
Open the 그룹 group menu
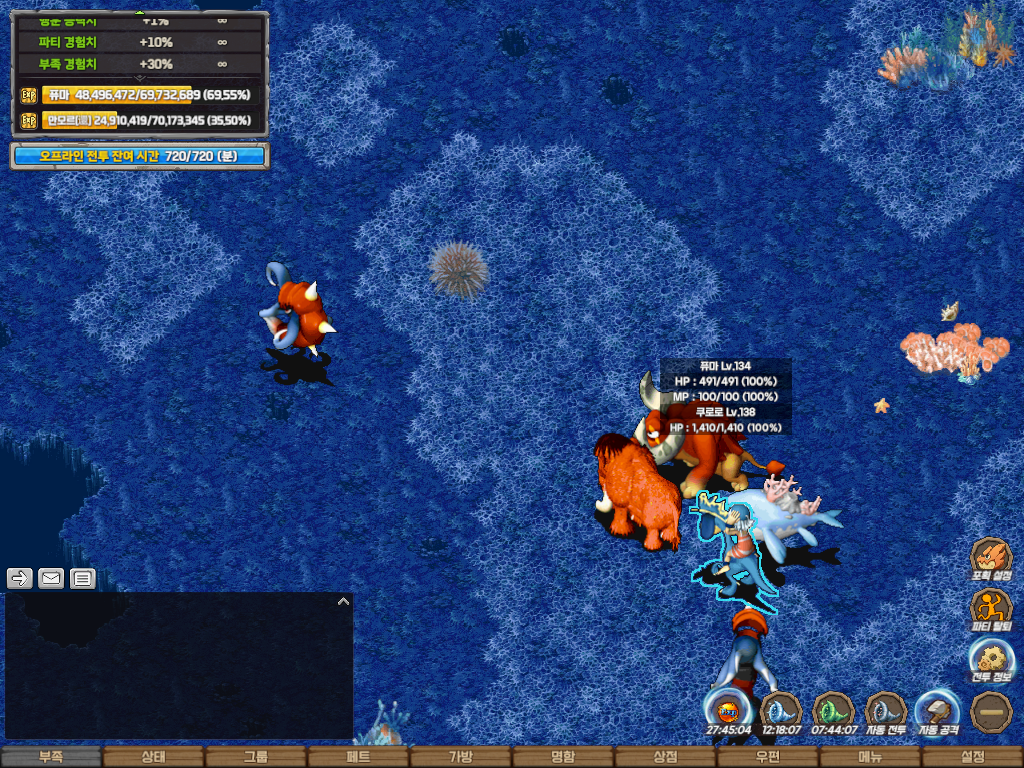[x=256, y=757]
